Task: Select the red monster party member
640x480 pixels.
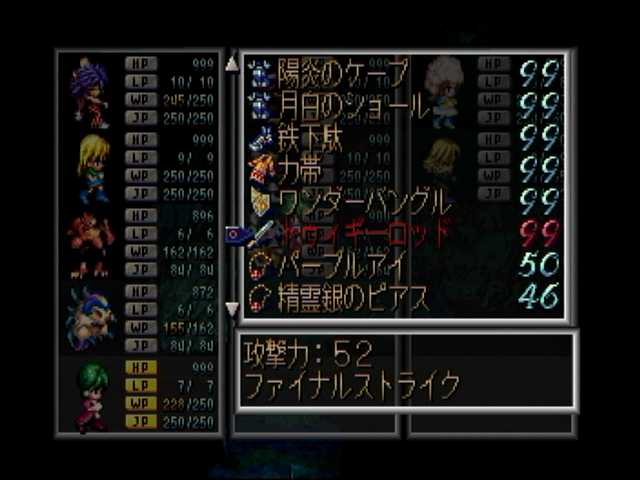Action: click(90, 242)
